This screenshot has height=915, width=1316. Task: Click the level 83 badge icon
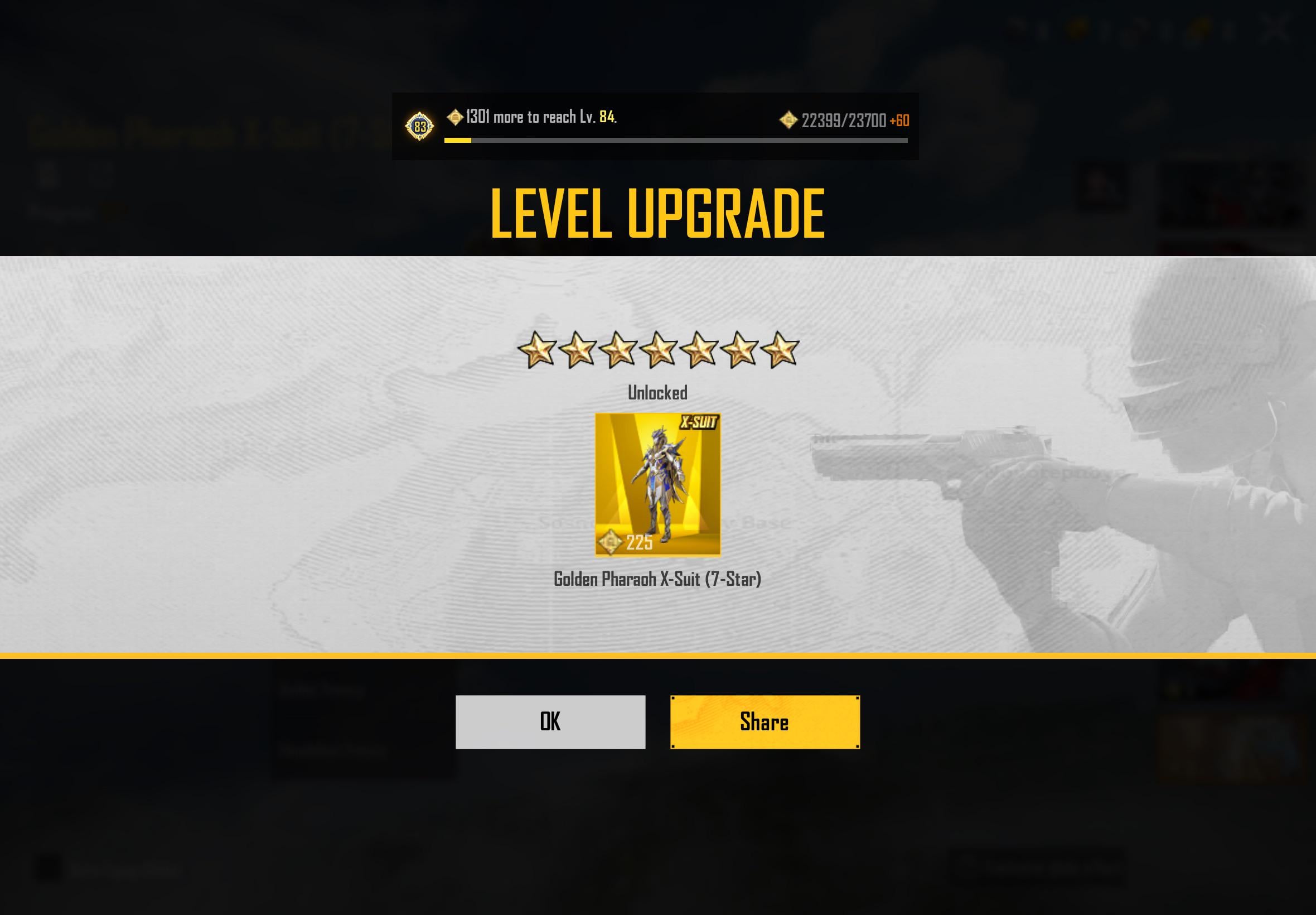coord(420,126)
